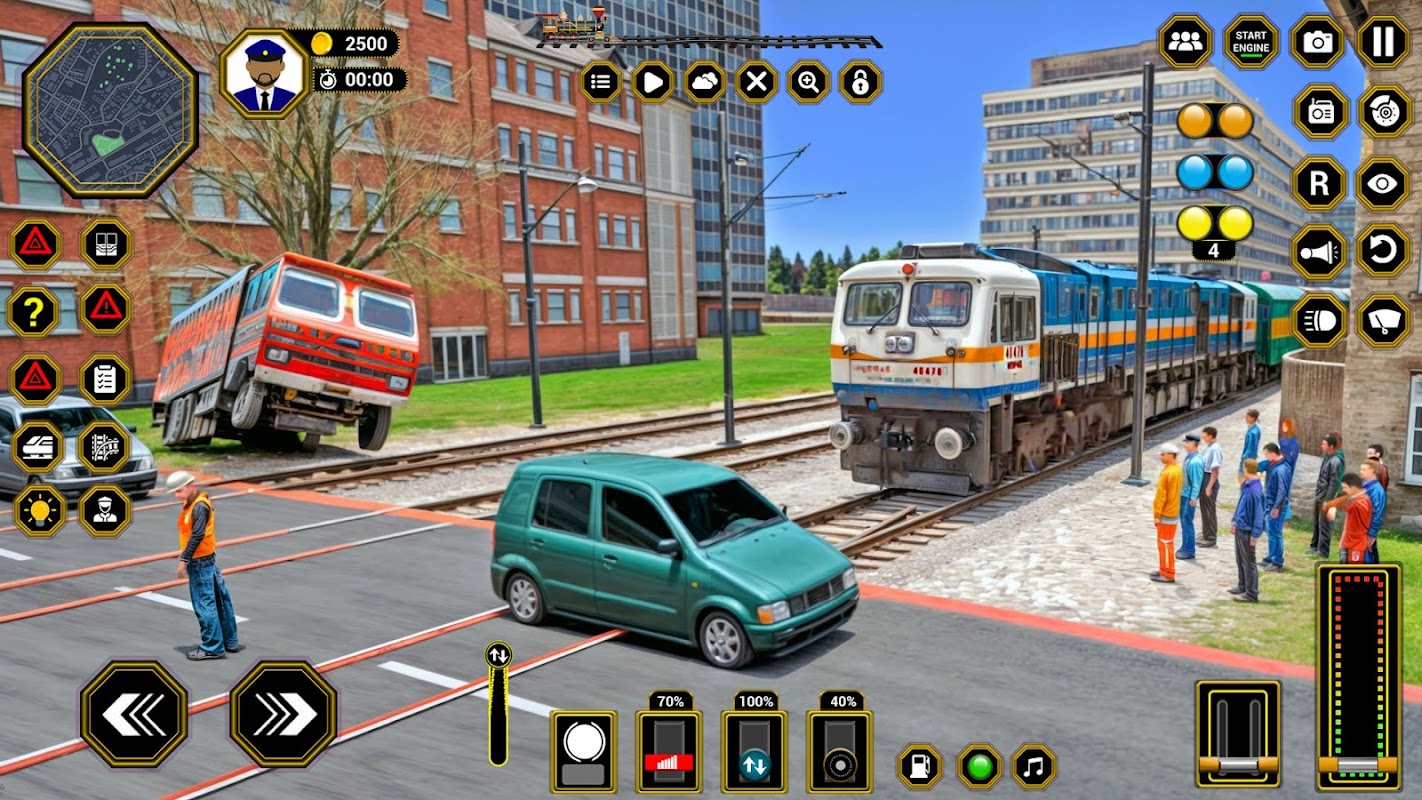
Task: Switch camera view with the eye icon
Action: coord(1384,184)
